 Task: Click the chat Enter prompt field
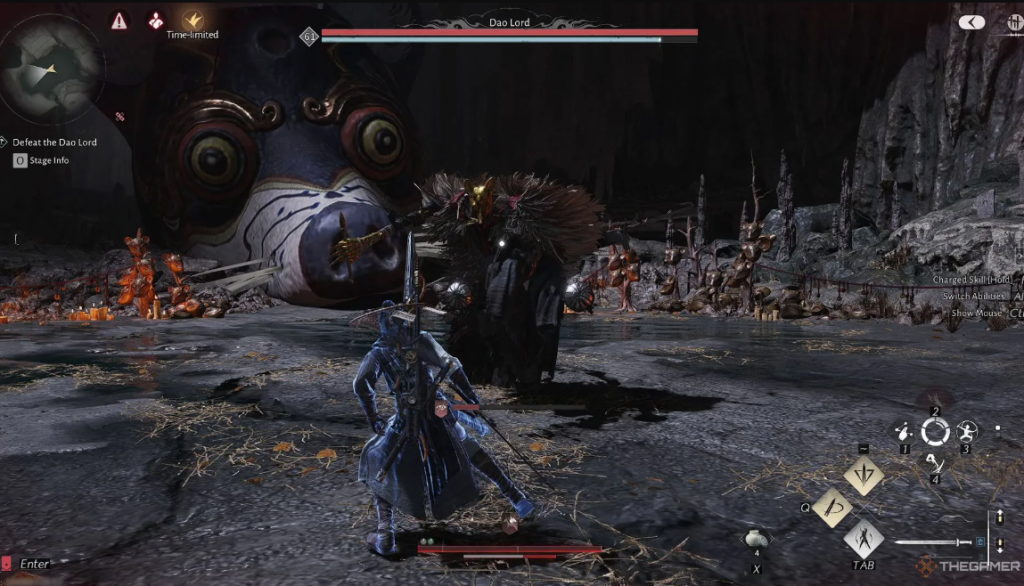pos(34,564)
